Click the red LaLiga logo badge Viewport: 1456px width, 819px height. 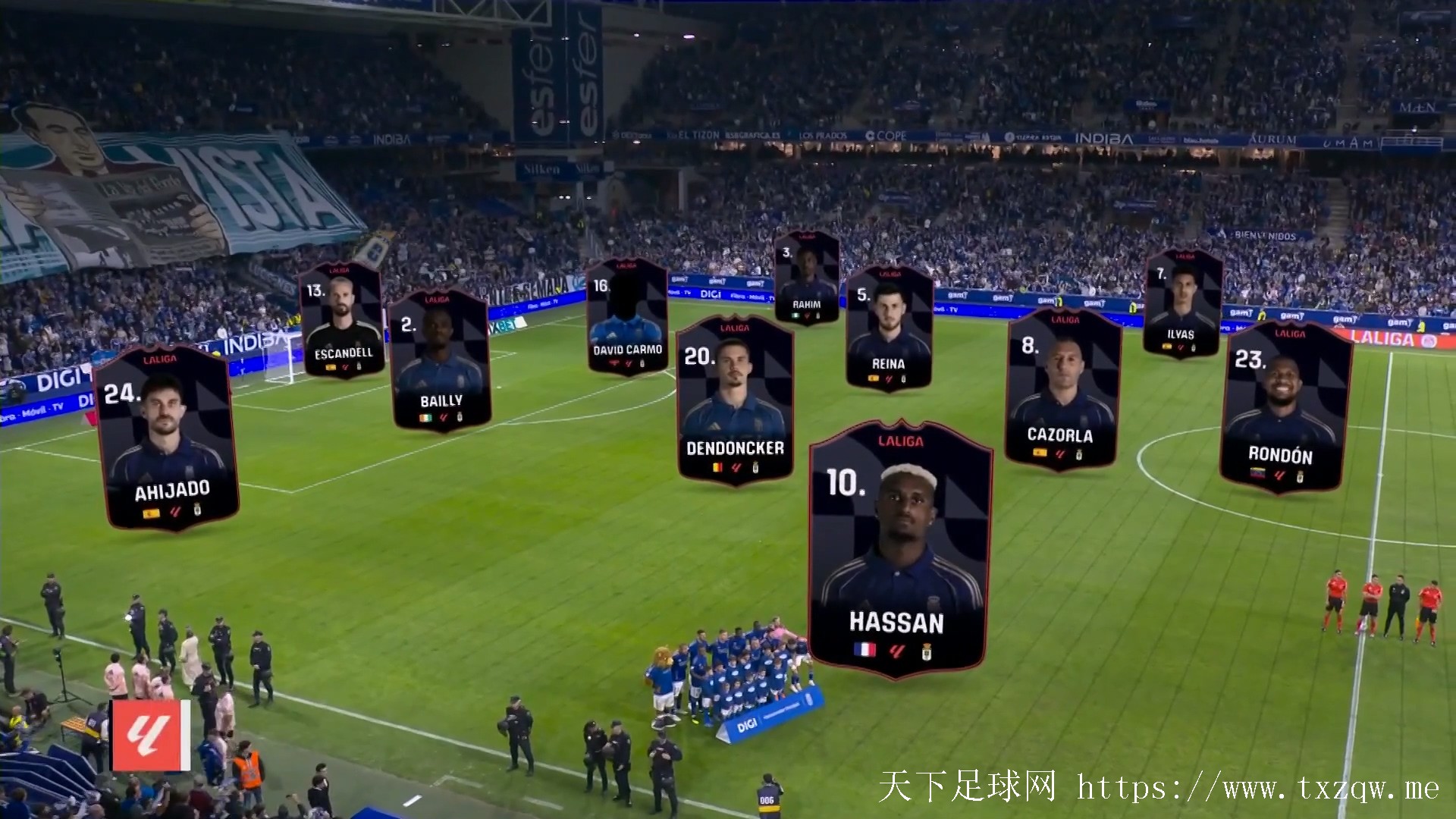click(150, 735)
